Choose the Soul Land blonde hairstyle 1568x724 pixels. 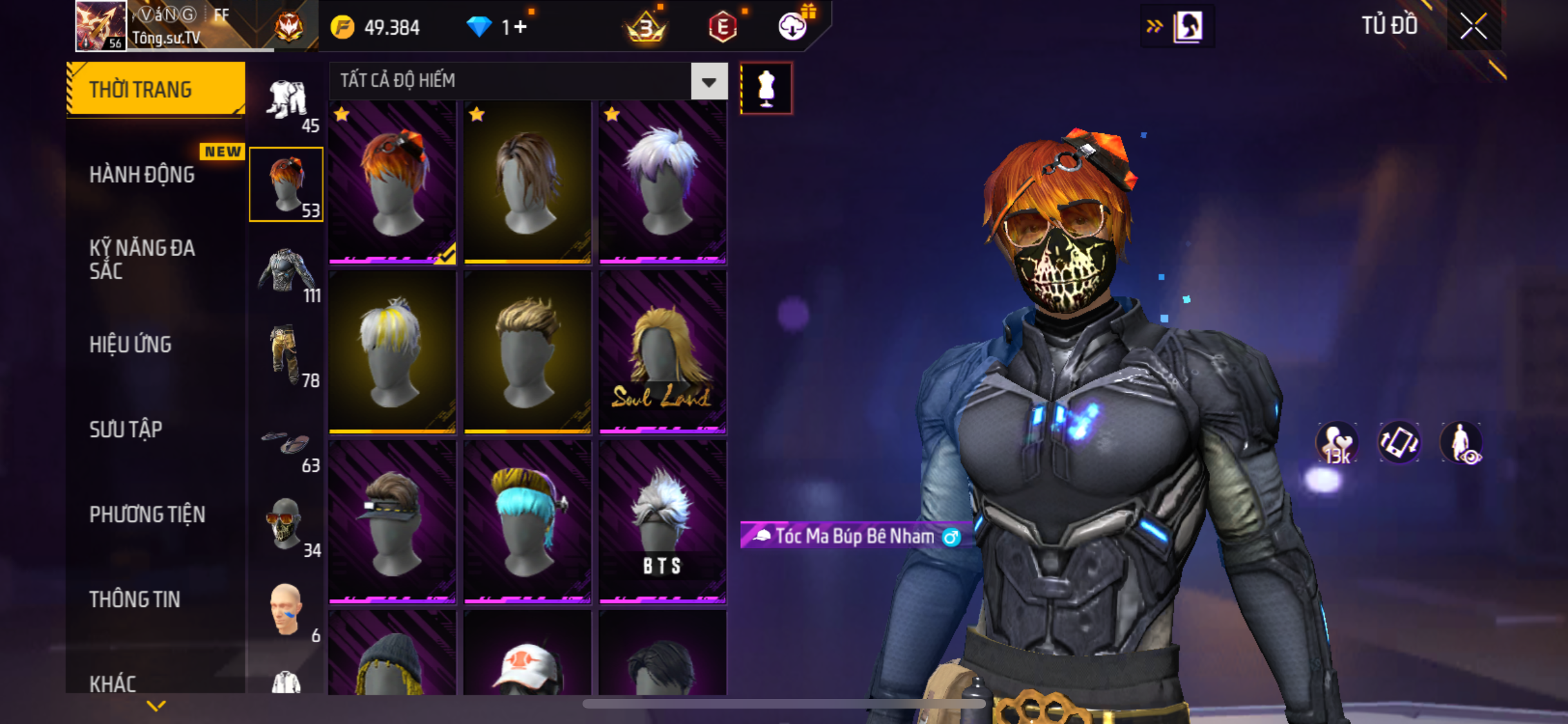pos(662,352)
